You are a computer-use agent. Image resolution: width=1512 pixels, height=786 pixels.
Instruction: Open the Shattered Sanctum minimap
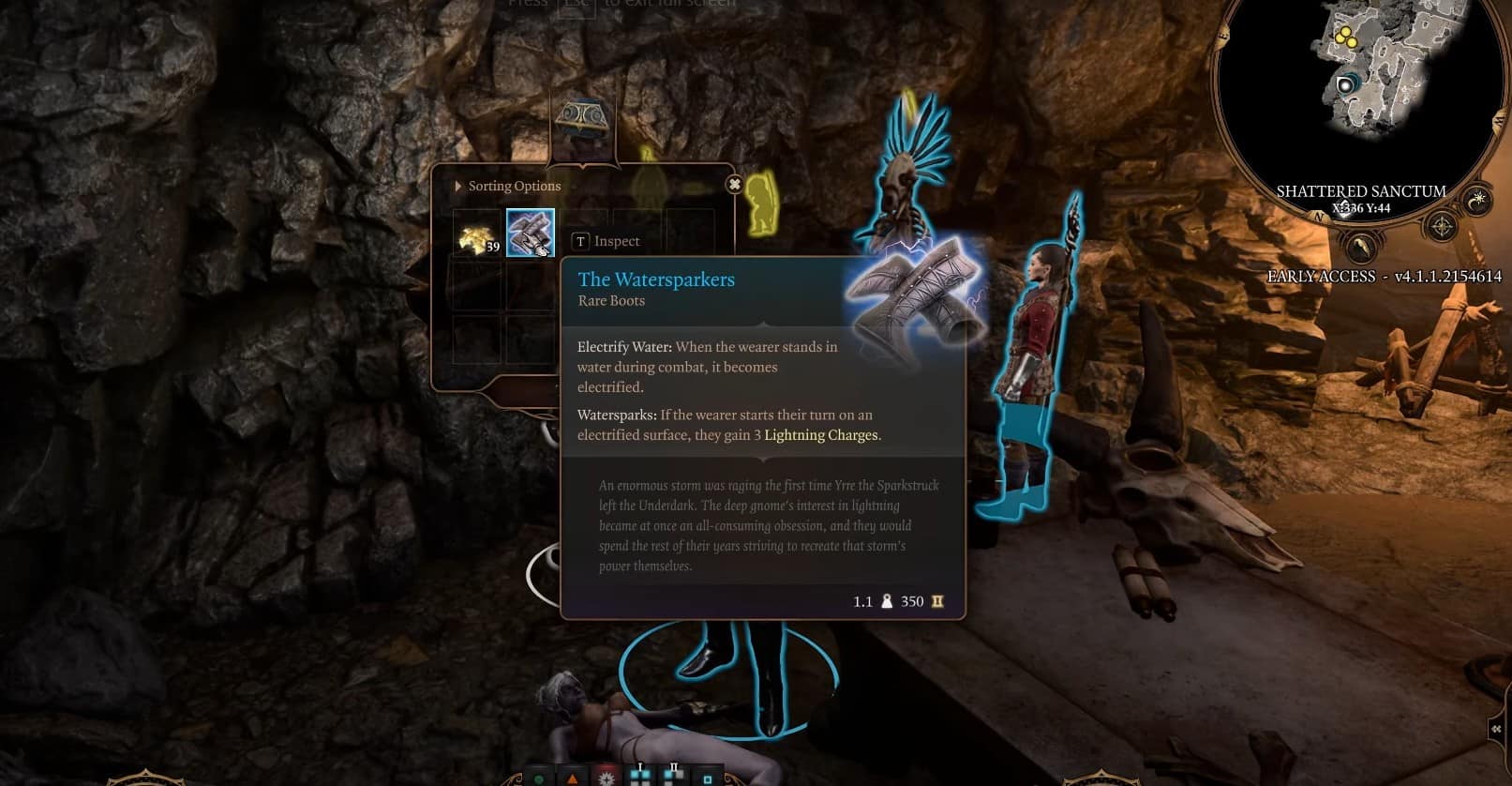pos(1357,84)
